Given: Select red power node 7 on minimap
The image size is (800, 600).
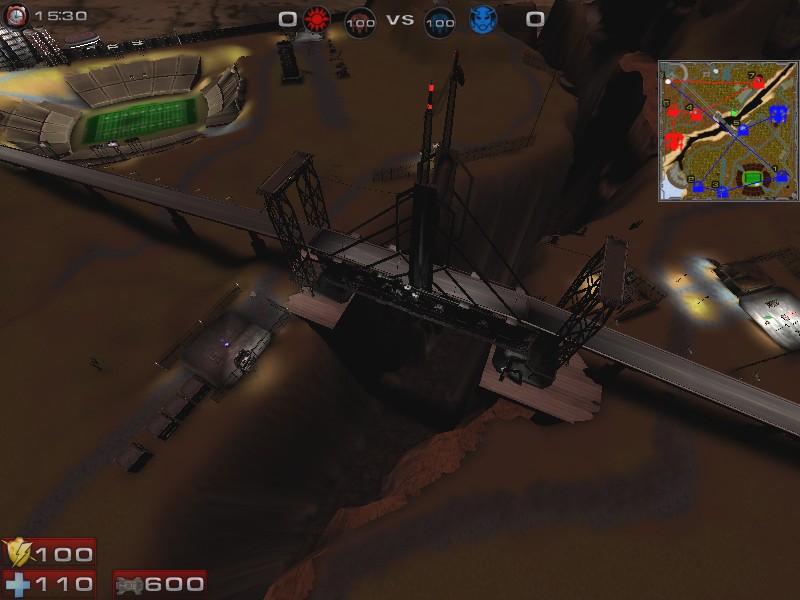Looking at the screenshot, I should (760, 82).
